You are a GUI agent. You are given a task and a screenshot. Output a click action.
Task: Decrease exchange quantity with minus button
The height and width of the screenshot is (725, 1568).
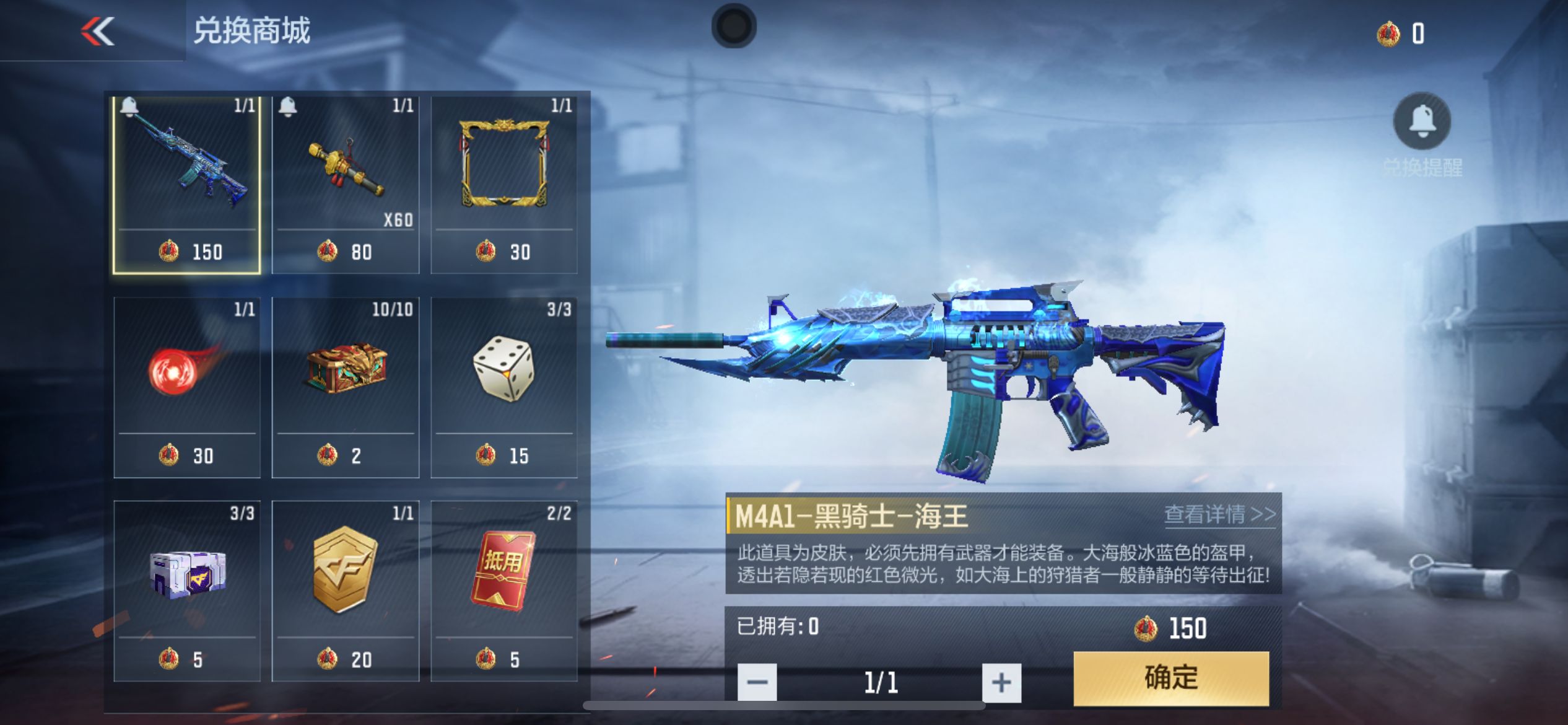[x=757, y=682]
